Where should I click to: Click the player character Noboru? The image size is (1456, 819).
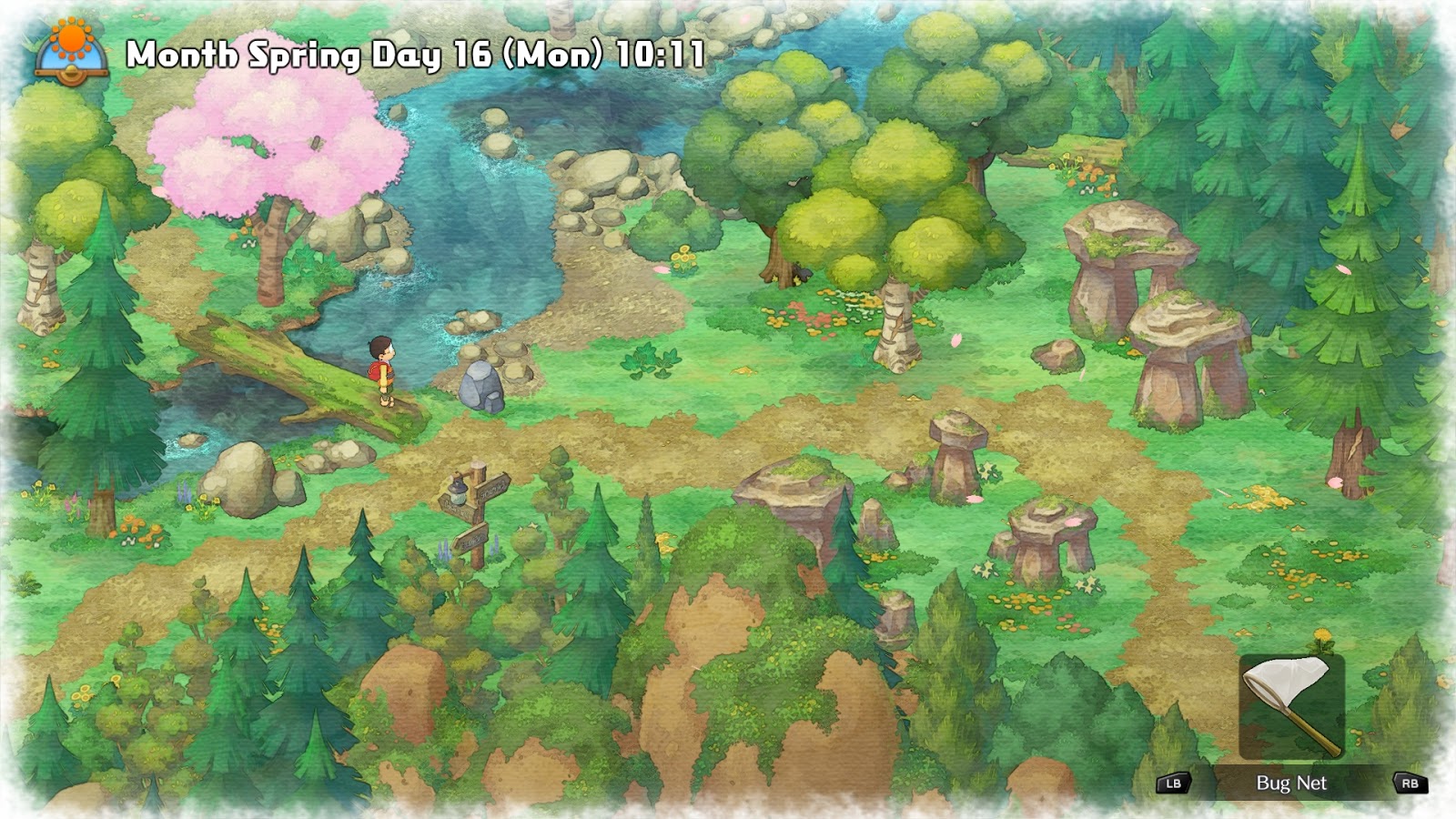(x=382, y=369)
